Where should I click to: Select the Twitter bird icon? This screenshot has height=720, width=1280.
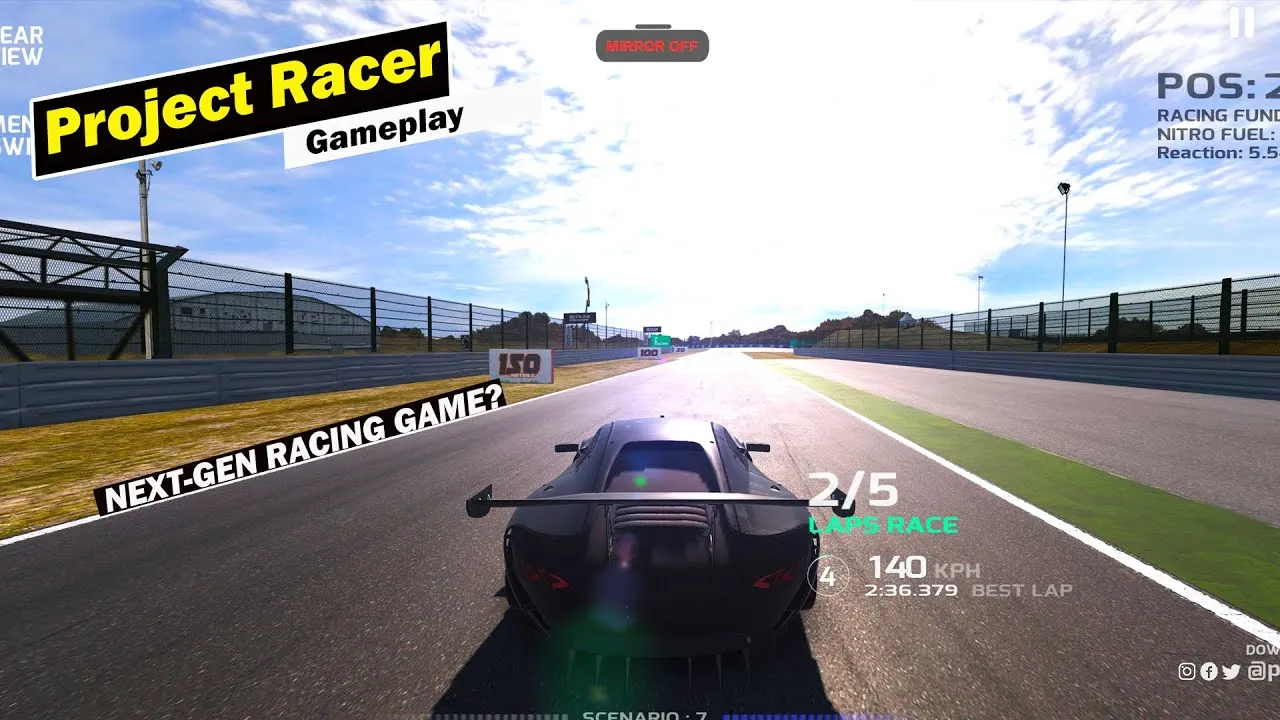point(1230,671)
